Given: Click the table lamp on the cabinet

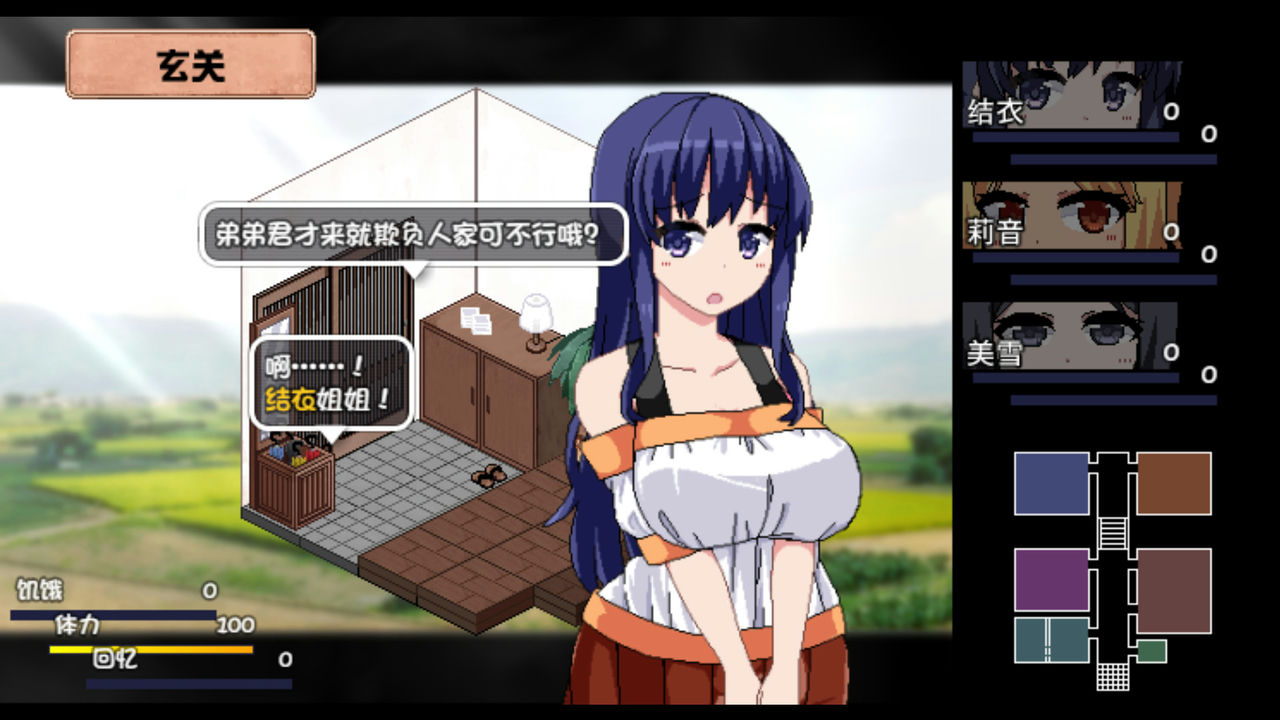Looking at the screenshot, I should [x=535, y=315].
